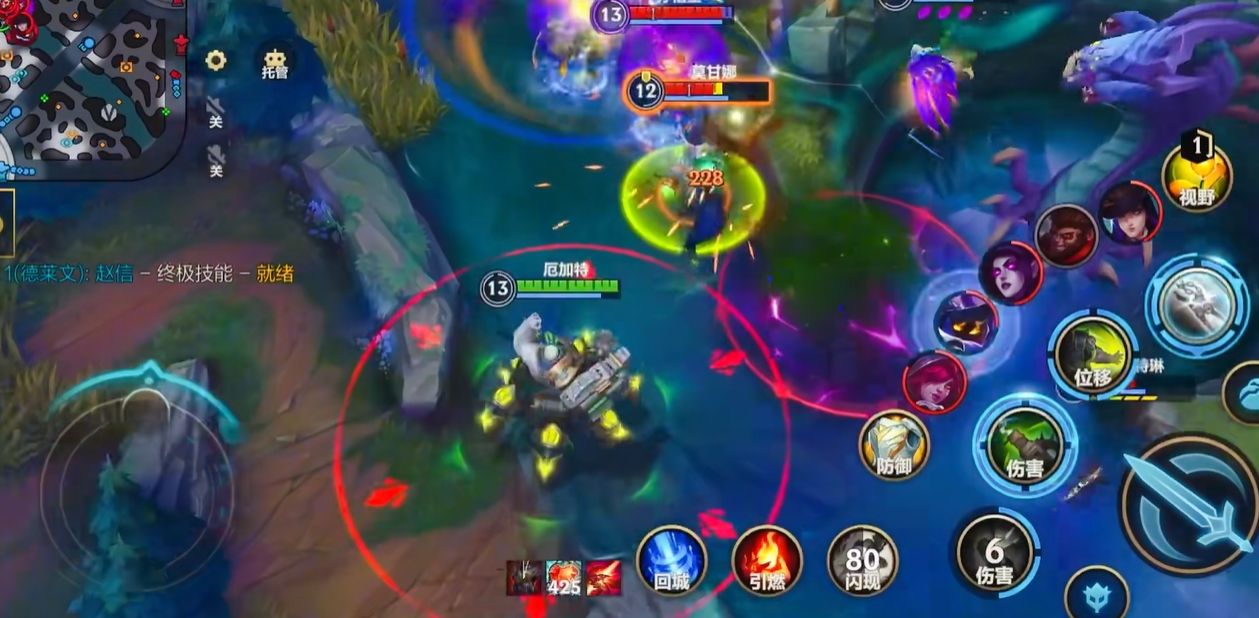Screen dimensions: 1259x618
Task: Open the gear settings menu
Action: (x=215, y=60)
